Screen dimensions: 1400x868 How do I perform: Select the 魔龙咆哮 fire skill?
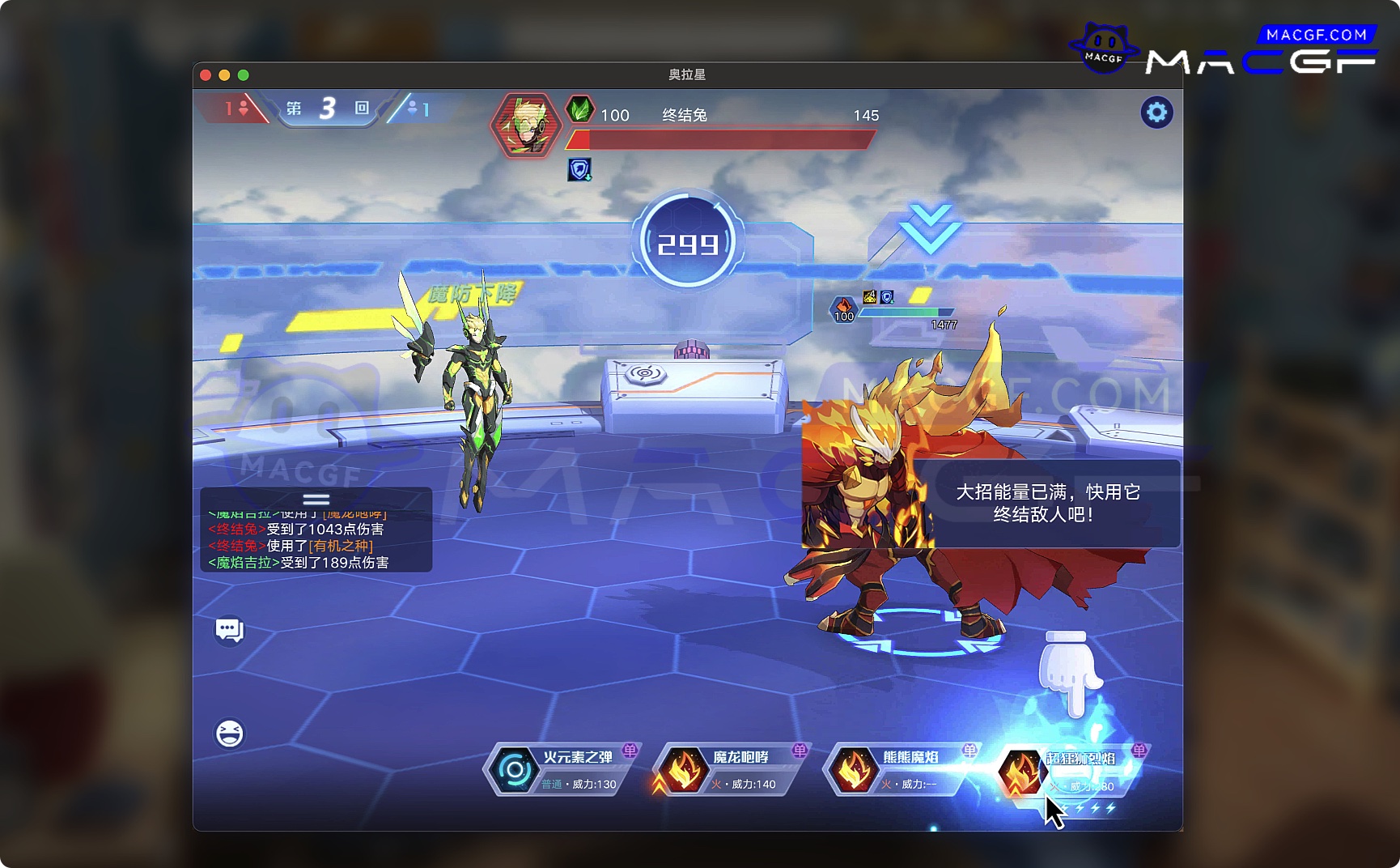point(728,769)
